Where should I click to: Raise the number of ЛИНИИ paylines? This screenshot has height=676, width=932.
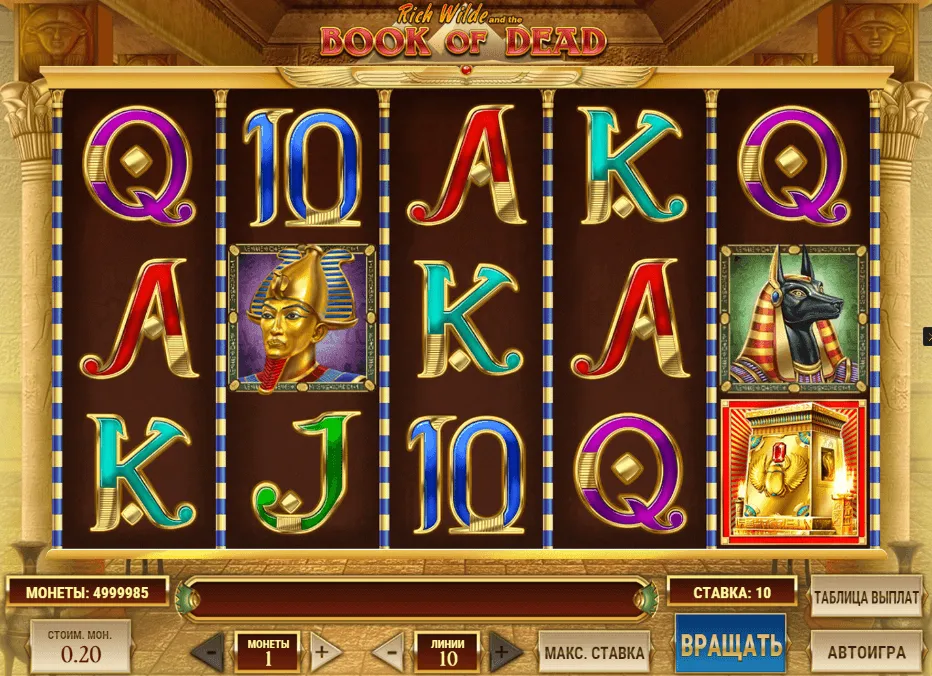(x=503, y=654)
